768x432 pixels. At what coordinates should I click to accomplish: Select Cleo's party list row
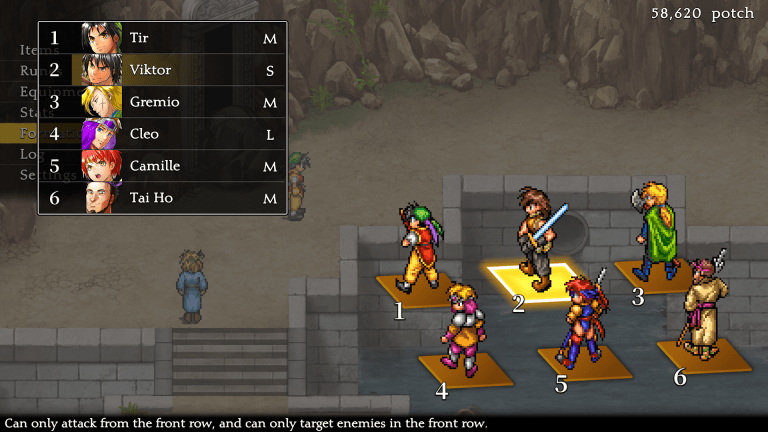pyautogui.click(x=163, y=134)
